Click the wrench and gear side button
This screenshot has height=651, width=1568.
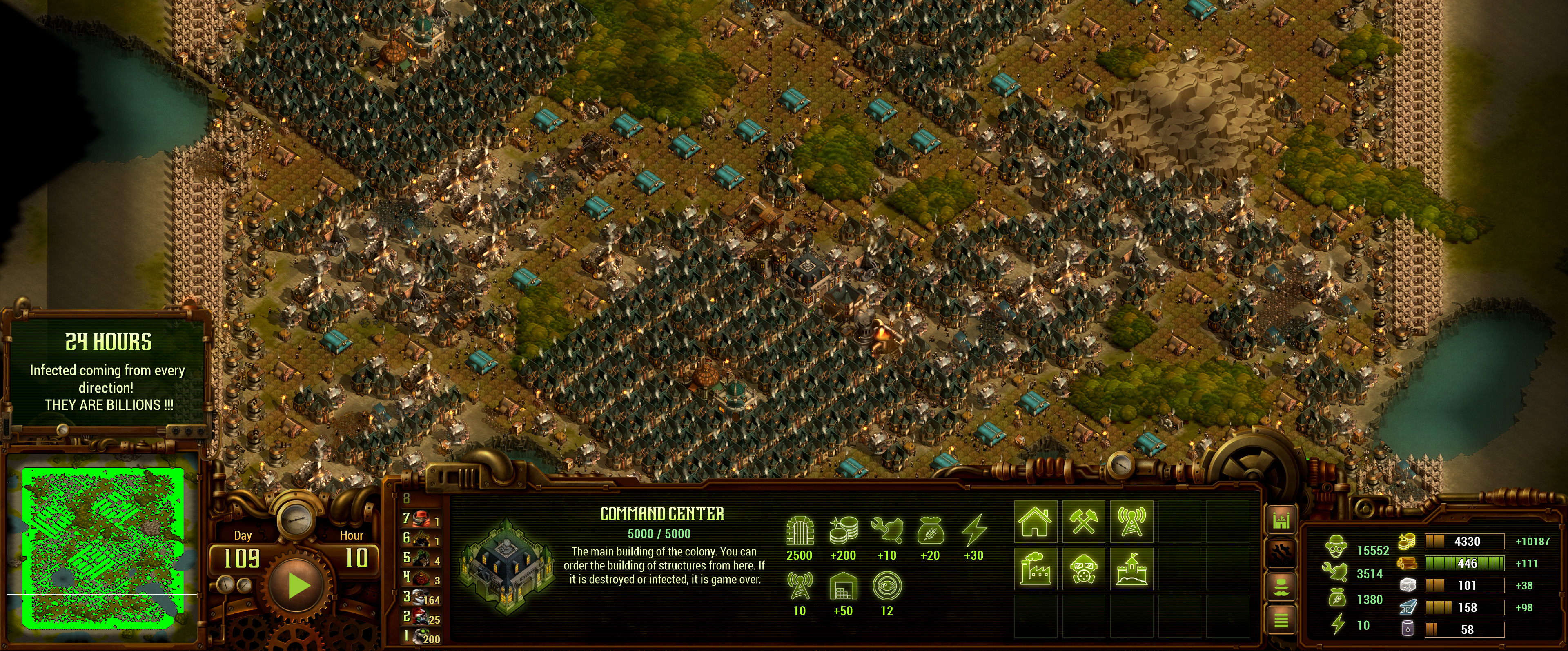pos(1281,553)
